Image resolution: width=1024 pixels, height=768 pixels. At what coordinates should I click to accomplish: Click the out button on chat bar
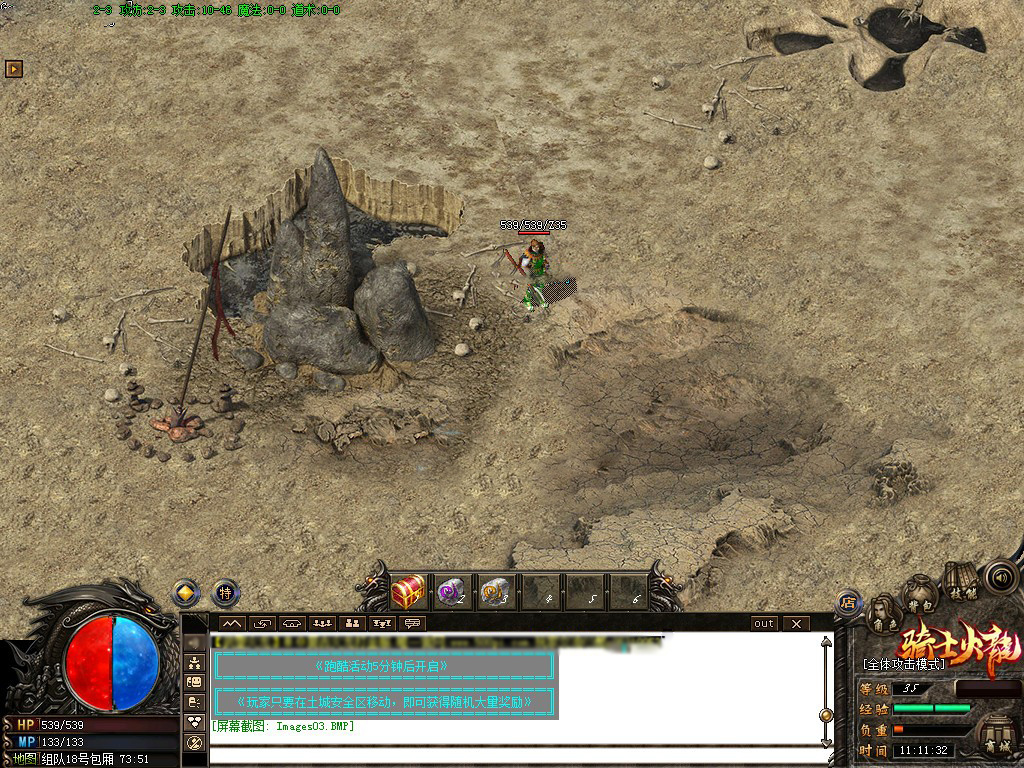[x=764, y=623]
